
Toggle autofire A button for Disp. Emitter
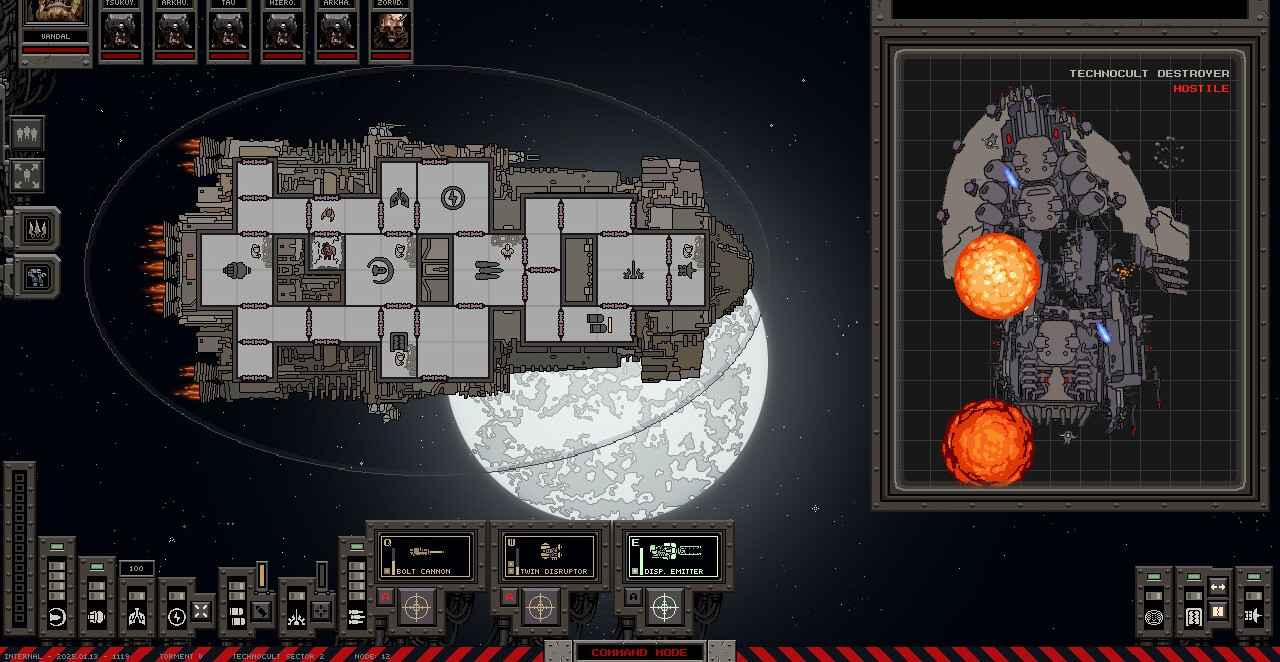(x=633, y=597)
